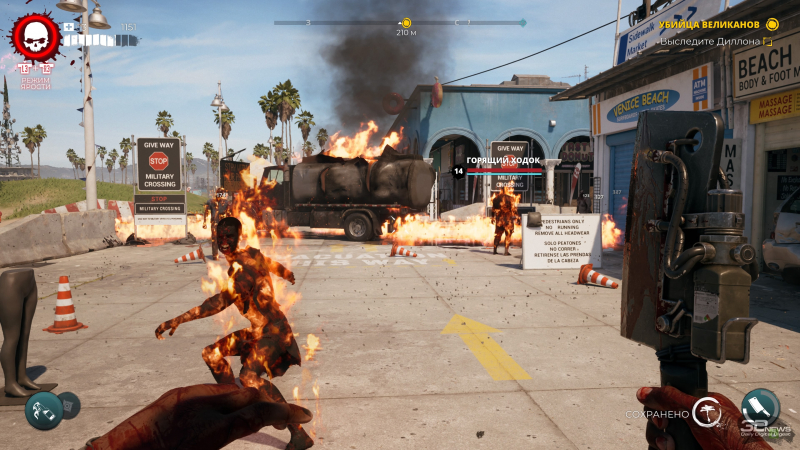Click the palm tree autosave icon
The width and height of the screenshot is (800, 450).
click(x=708, y=412)
